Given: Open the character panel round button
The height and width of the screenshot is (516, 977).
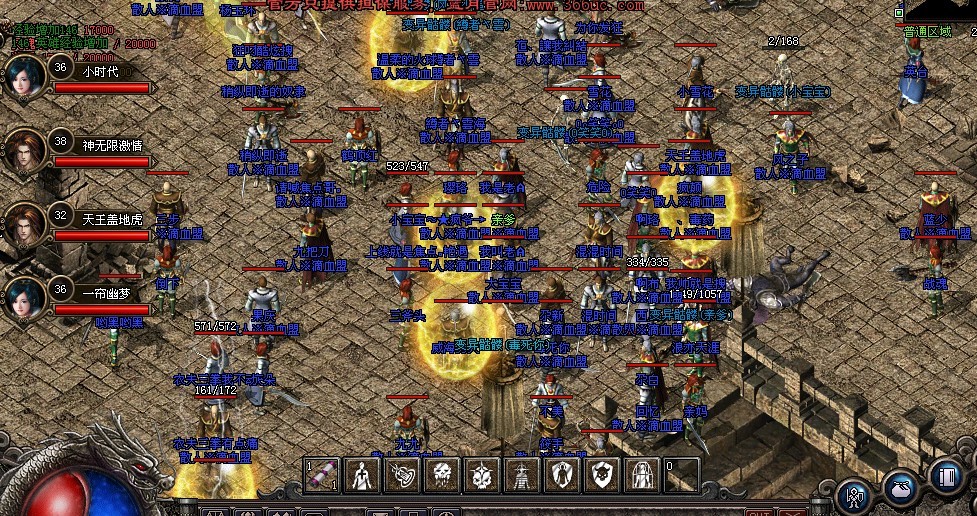Looking at the screenshot, I should (854, 493).
